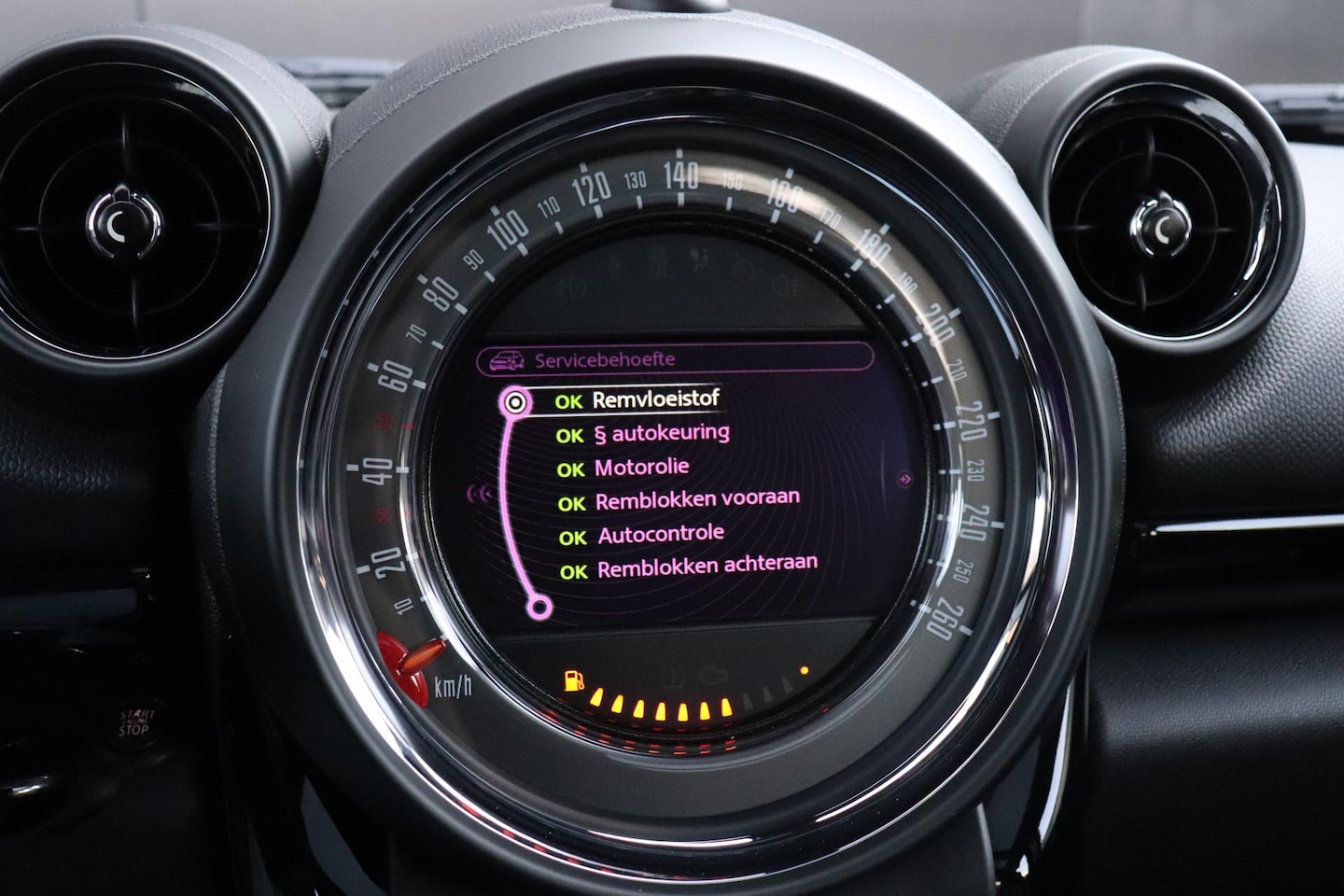1344x896 pixels.
Task: Click the Servicebehoefte header bar
Action: coord(674,358)
